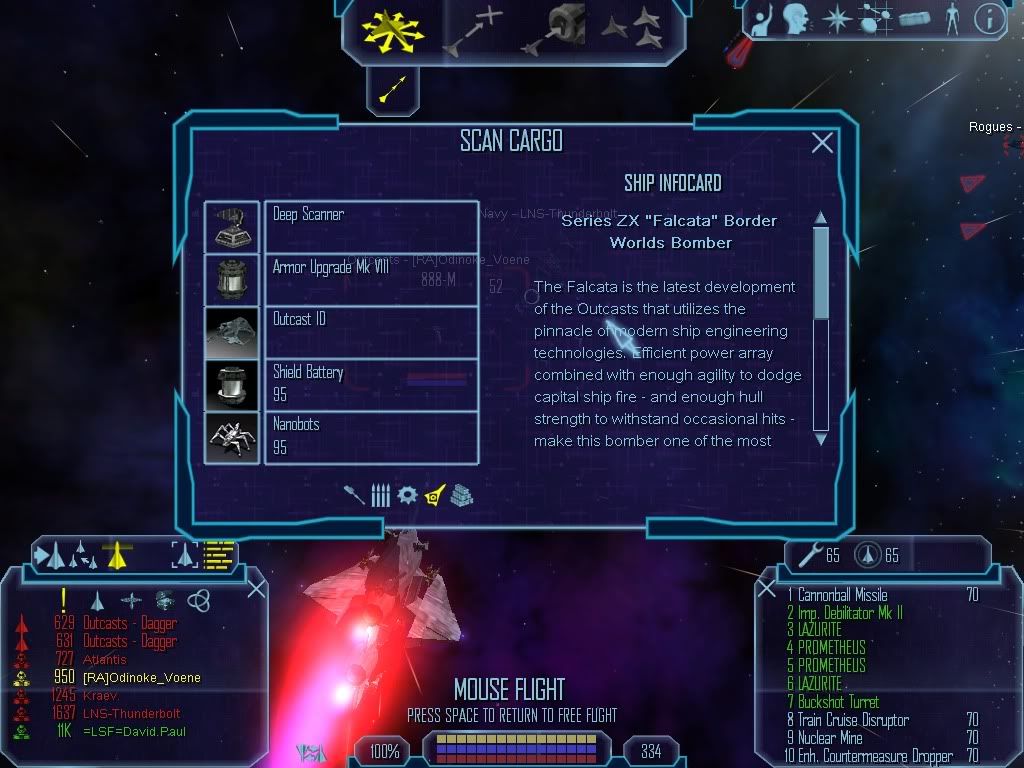Open the nav map star icon
1024x768 pixels.
pos(835,18)
